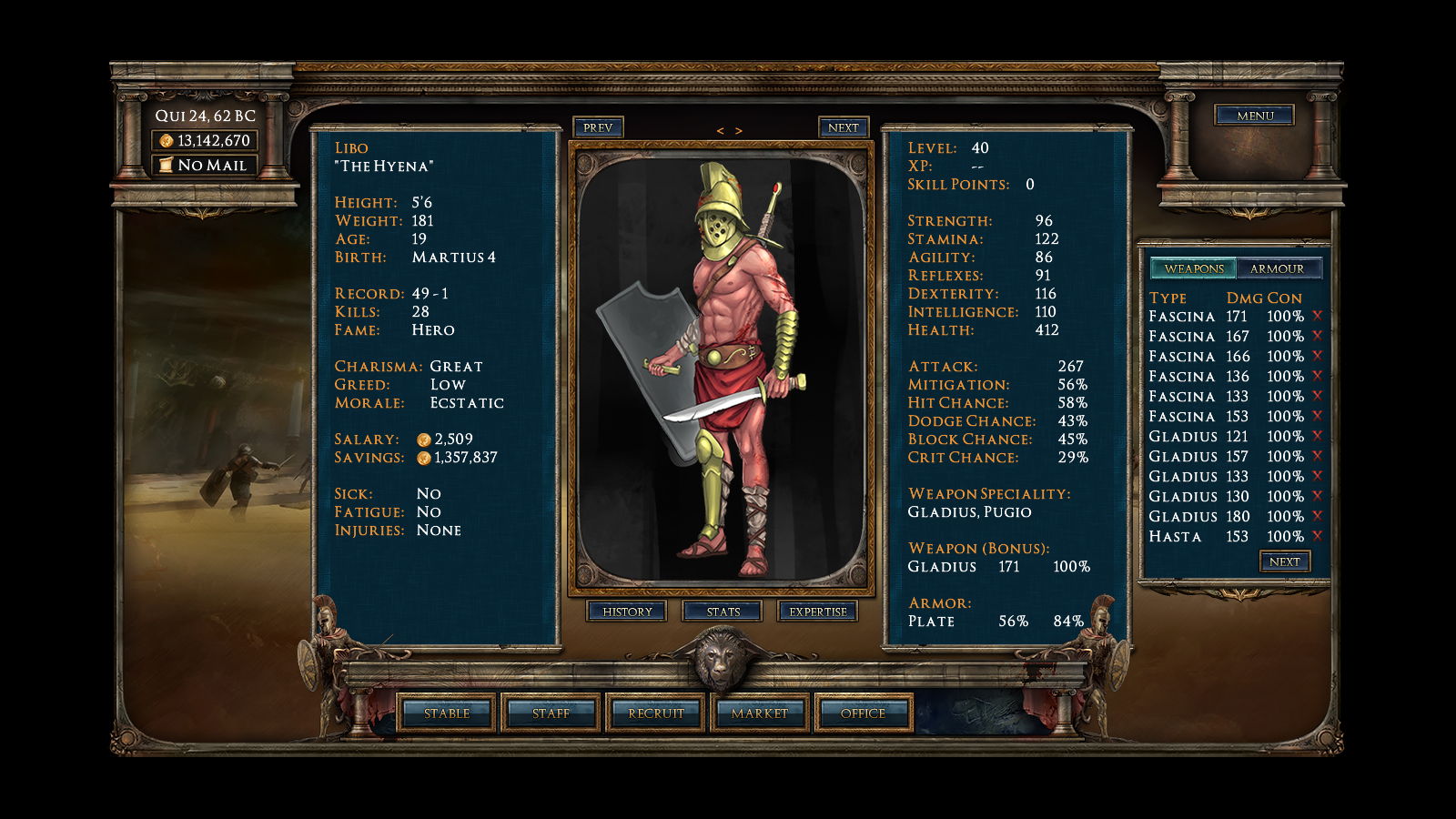Viewport: 1456px width, 819px height.
Task: Visit the Market
Action: coord(759,713)
